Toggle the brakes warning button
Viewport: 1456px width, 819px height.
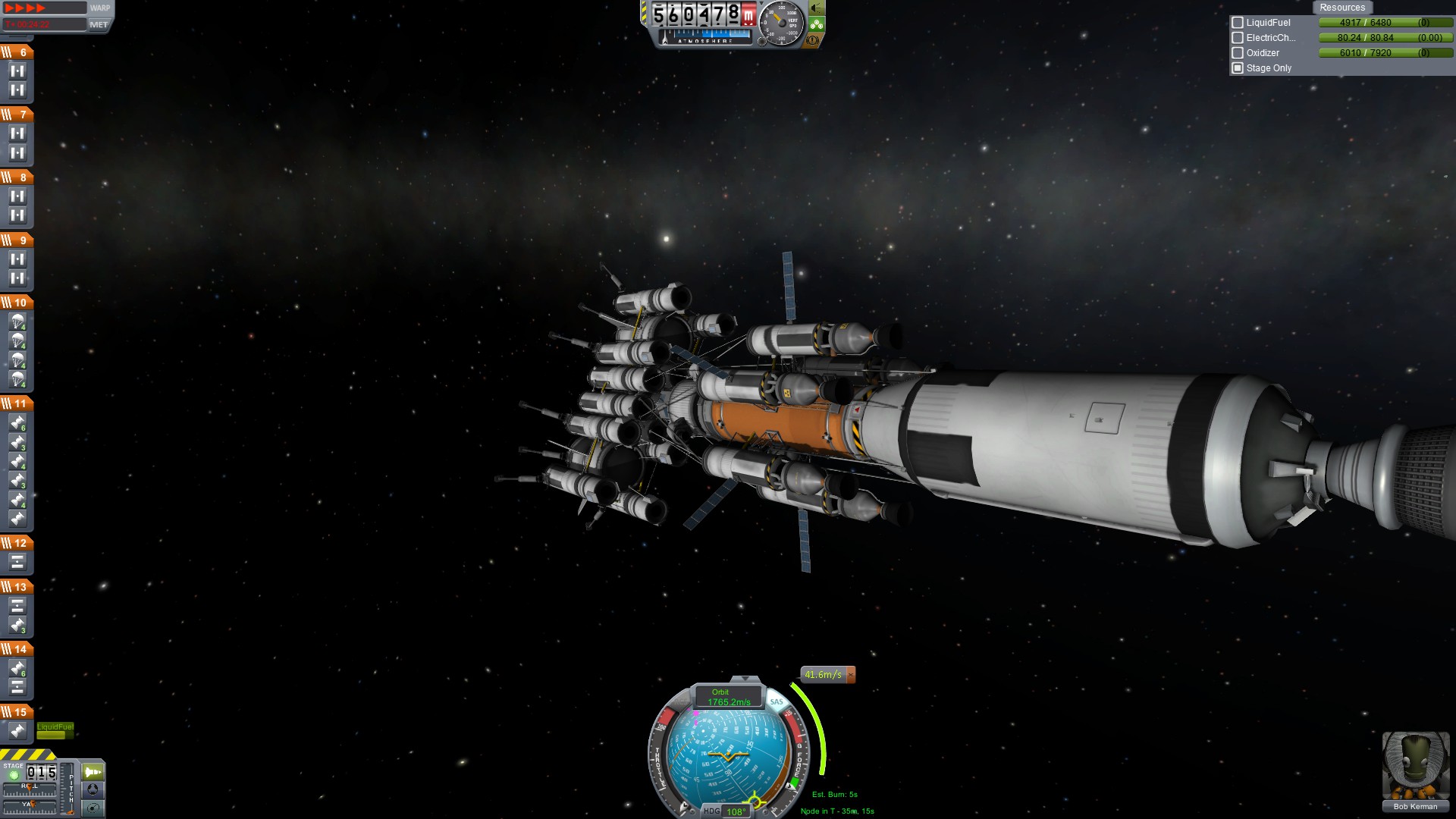[813, 40]
